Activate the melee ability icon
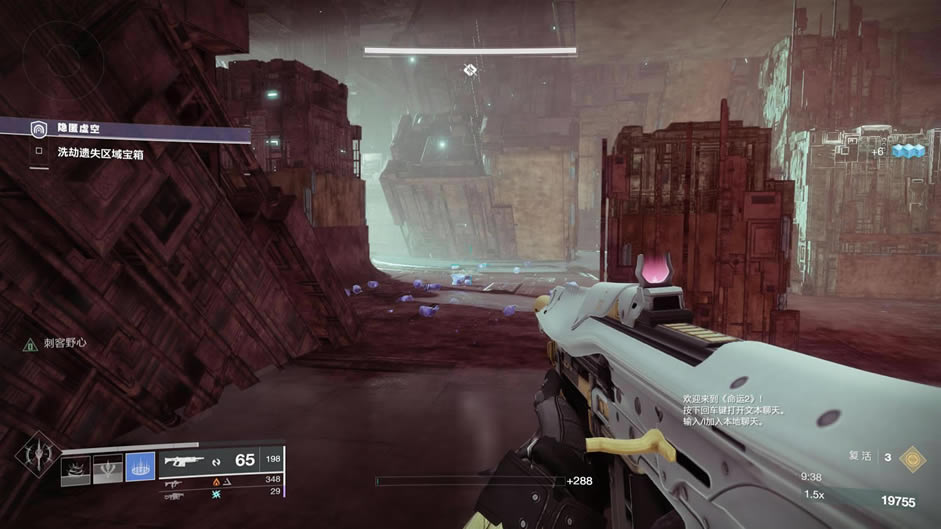Viewport: 941px width, 529px height. [x=107, y=469]
